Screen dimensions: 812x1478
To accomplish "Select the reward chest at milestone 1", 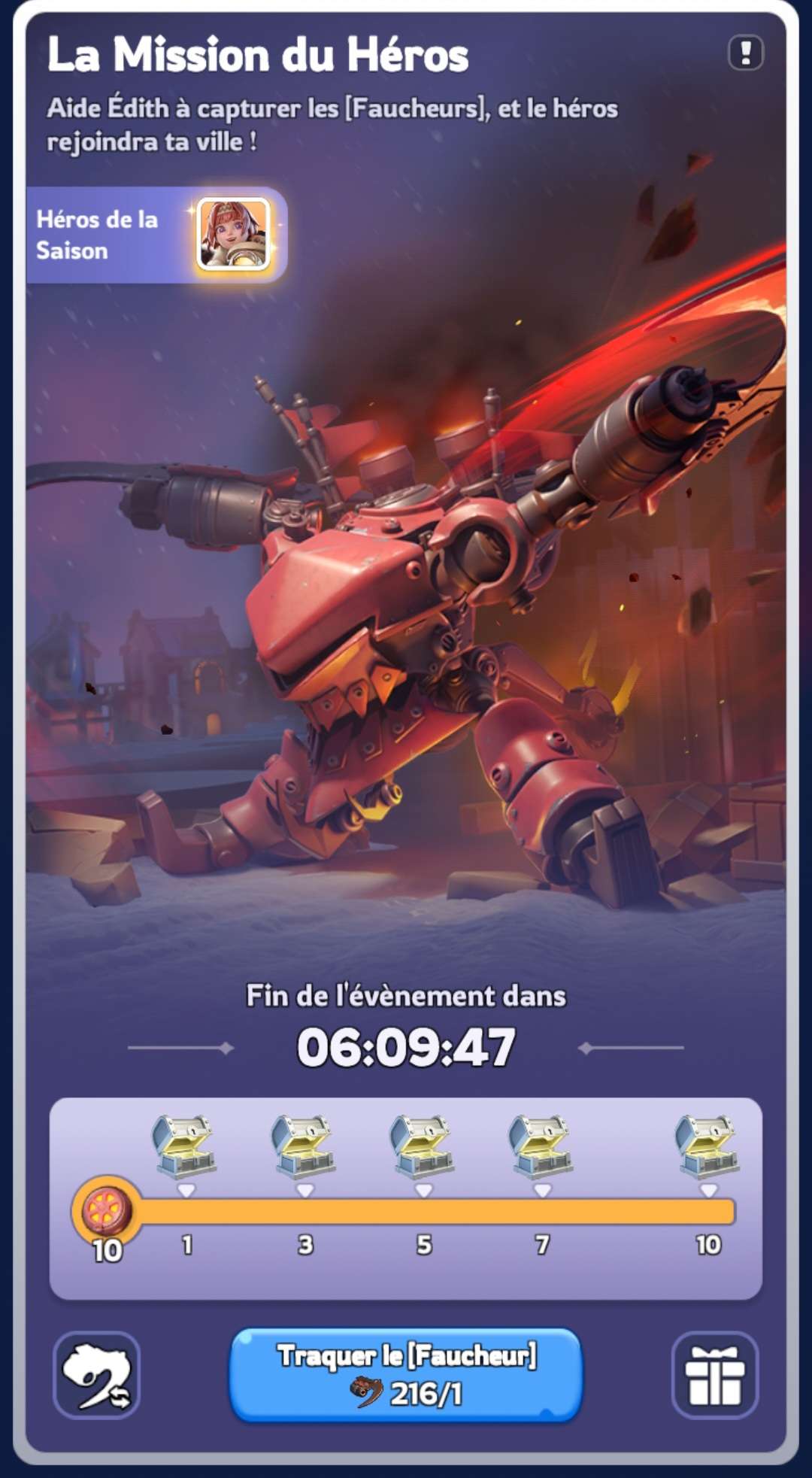I will [186, 1146].
